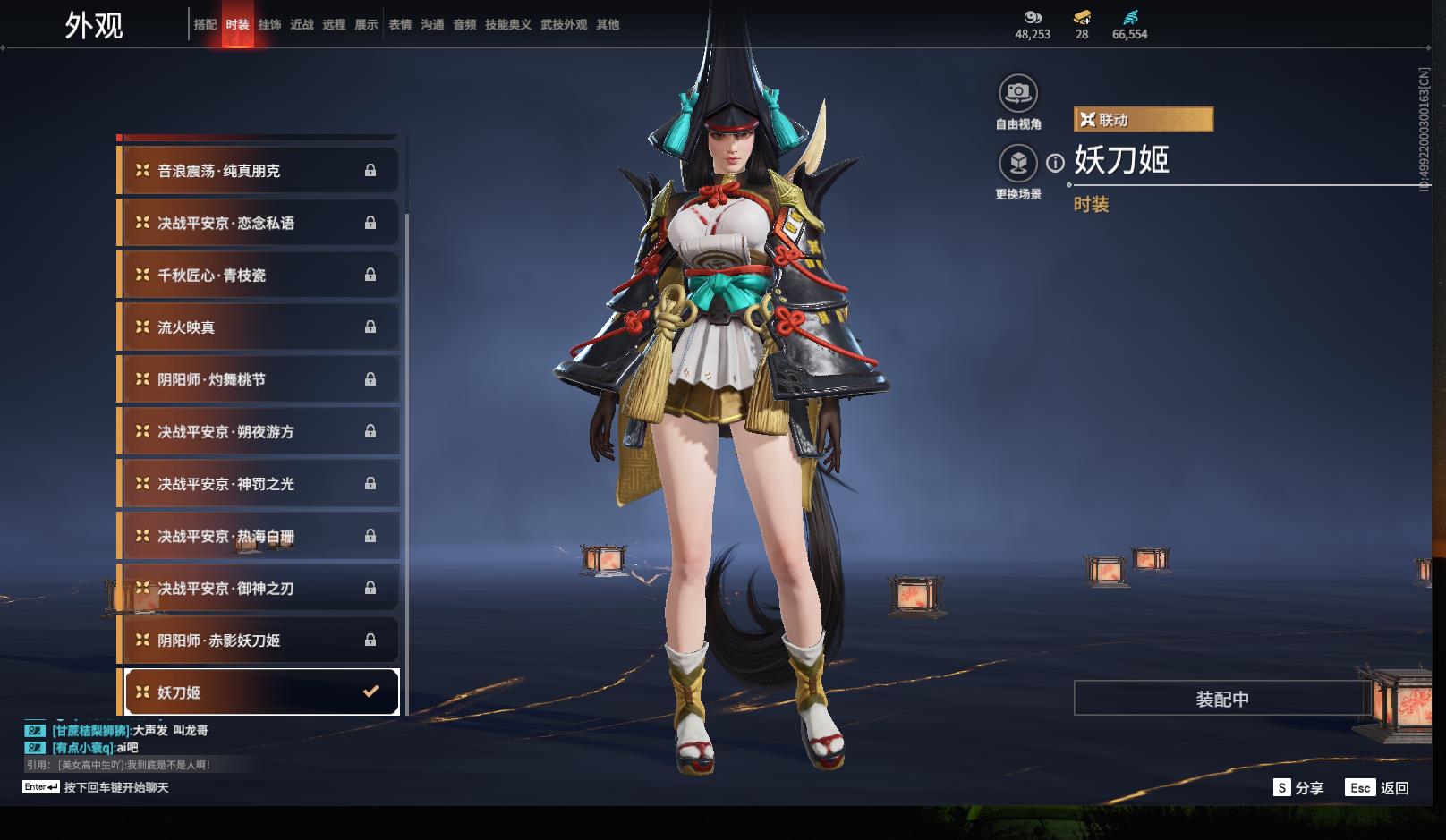
Task: Click the 装配中 equip button
Action: pos(1221,699)
